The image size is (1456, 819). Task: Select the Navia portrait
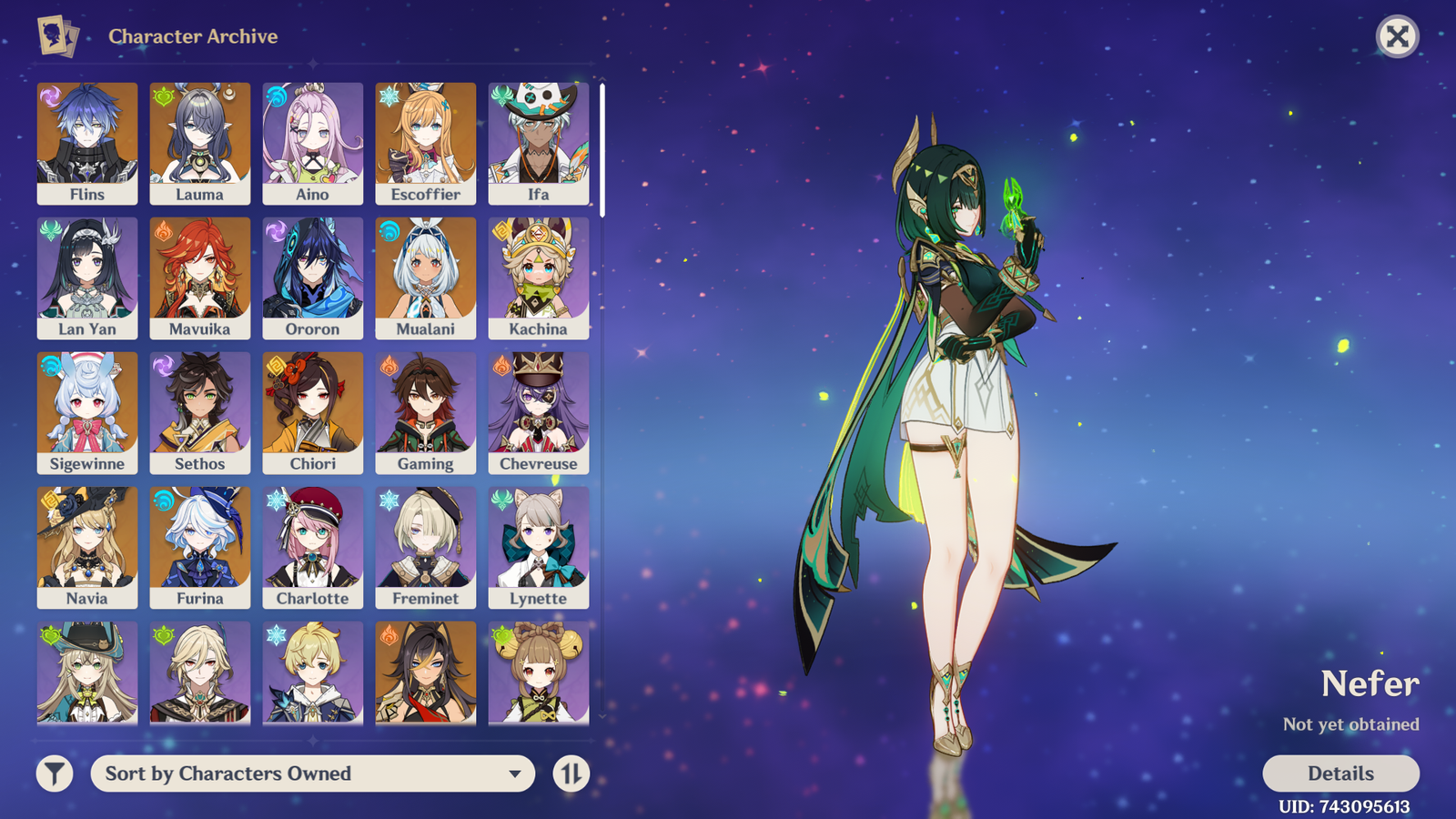click(x=87, y=547)
